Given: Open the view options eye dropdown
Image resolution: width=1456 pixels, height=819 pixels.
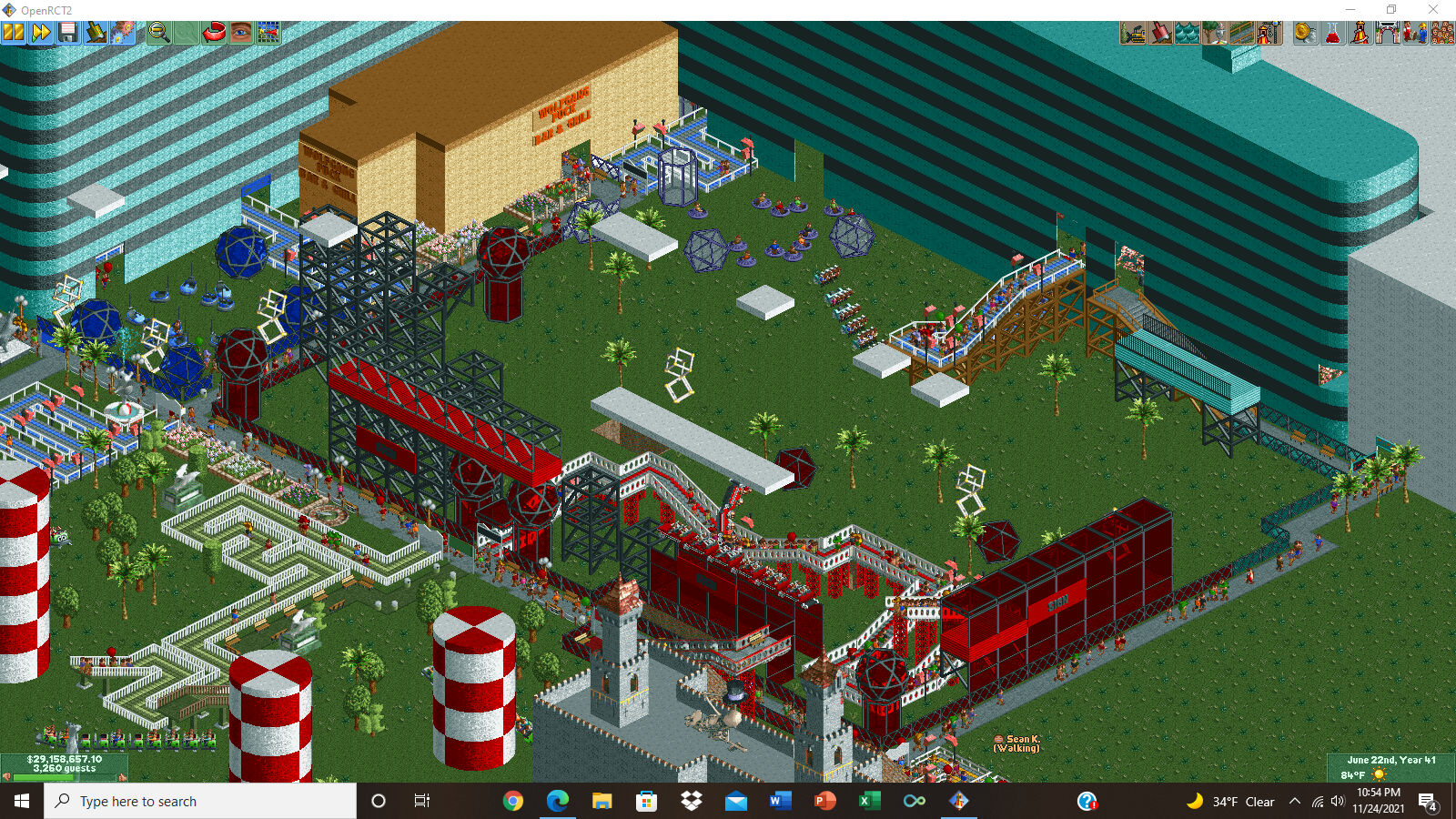Looking at the screenshot, I should (240, 32).
